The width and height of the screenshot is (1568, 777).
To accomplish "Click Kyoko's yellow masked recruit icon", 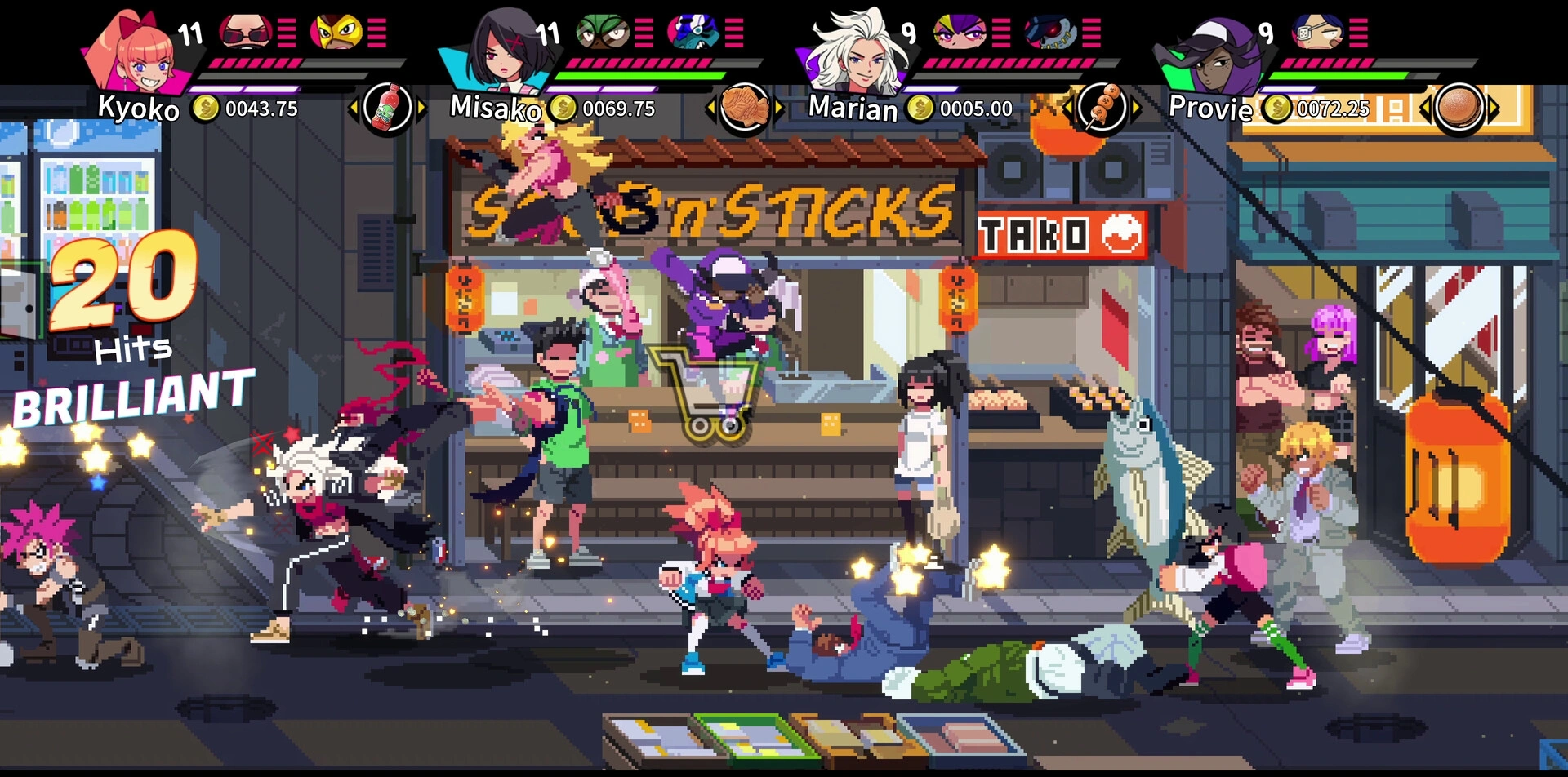I will coord(336,33).
